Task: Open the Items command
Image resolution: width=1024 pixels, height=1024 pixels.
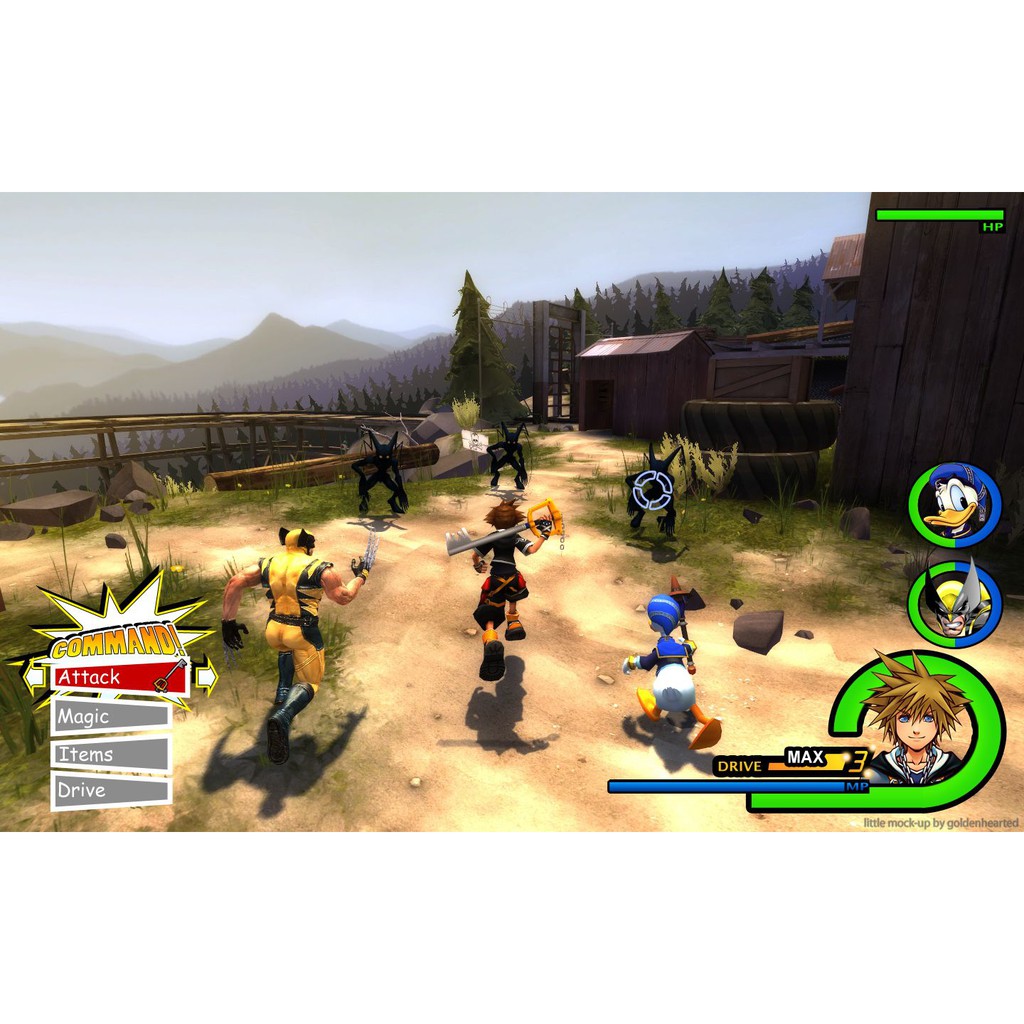Action: 110,754
